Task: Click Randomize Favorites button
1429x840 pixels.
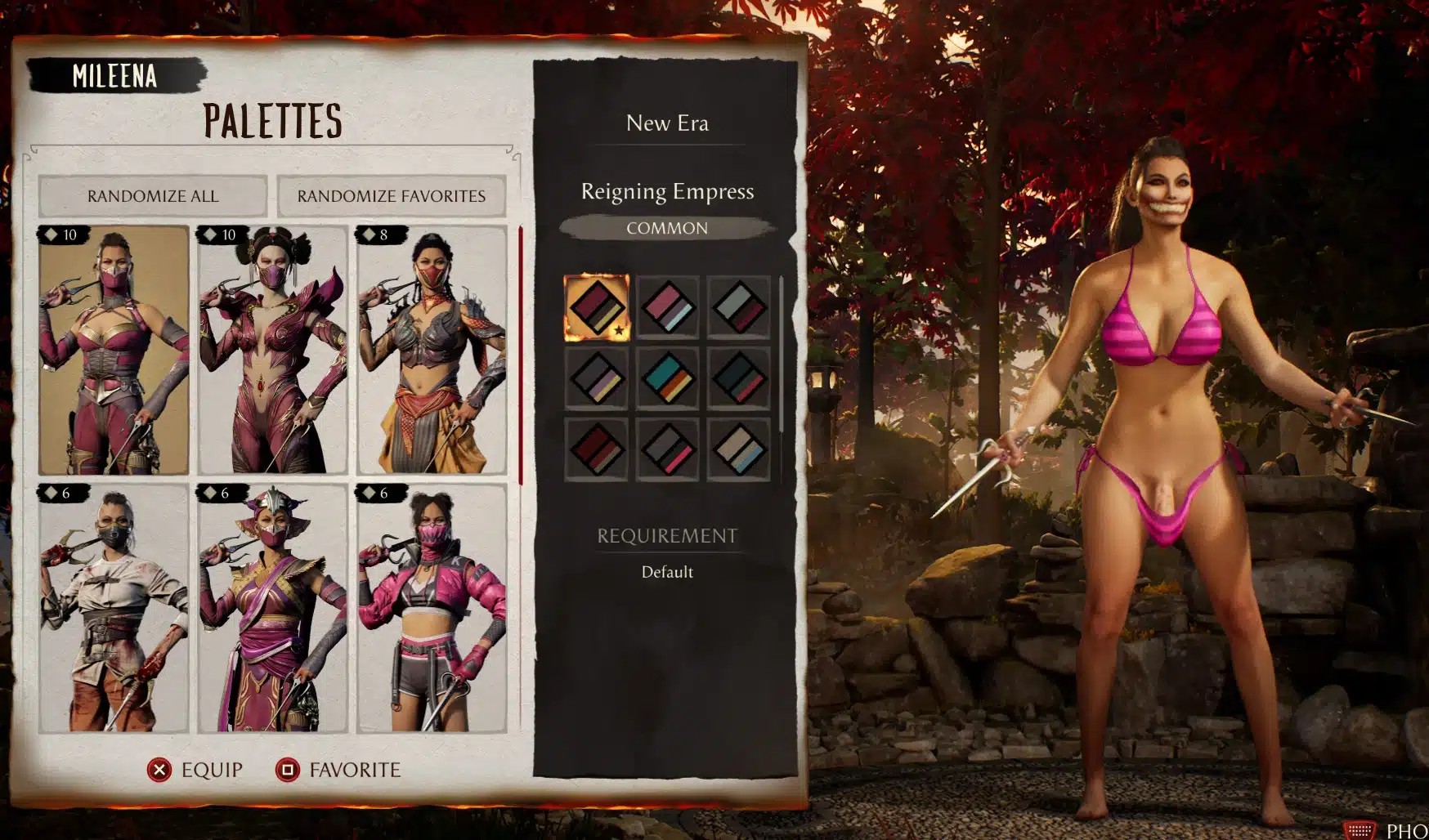Action: pyautogui.click(x=392, y=196)
